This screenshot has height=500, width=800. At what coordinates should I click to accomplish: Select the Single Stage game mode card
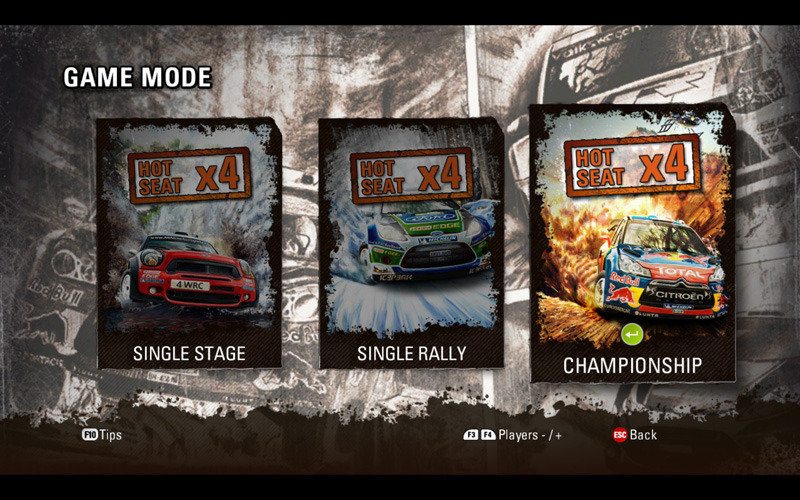189,243
